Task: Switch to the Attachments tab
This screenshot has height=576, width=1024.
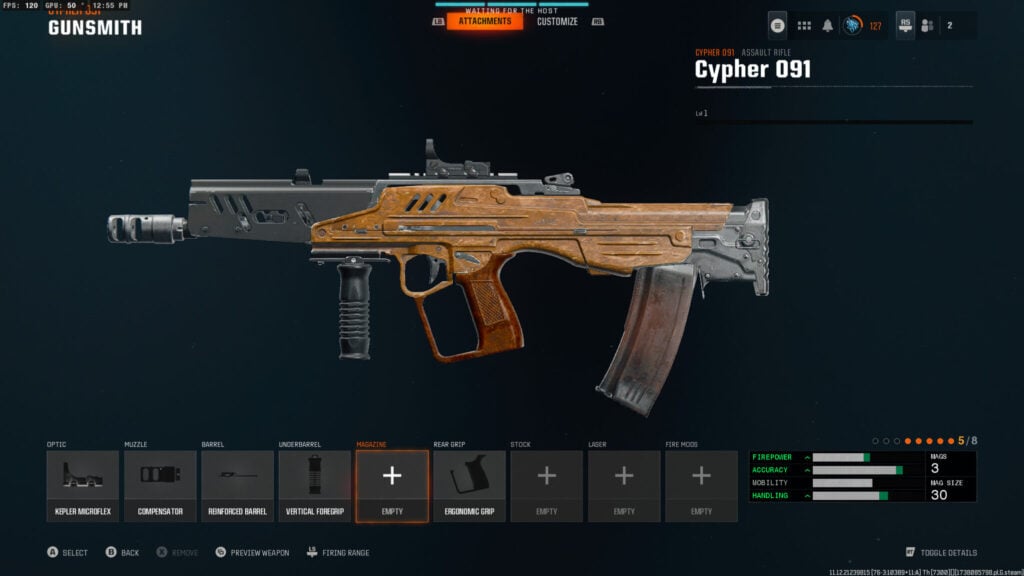Action: click(485, 21)
